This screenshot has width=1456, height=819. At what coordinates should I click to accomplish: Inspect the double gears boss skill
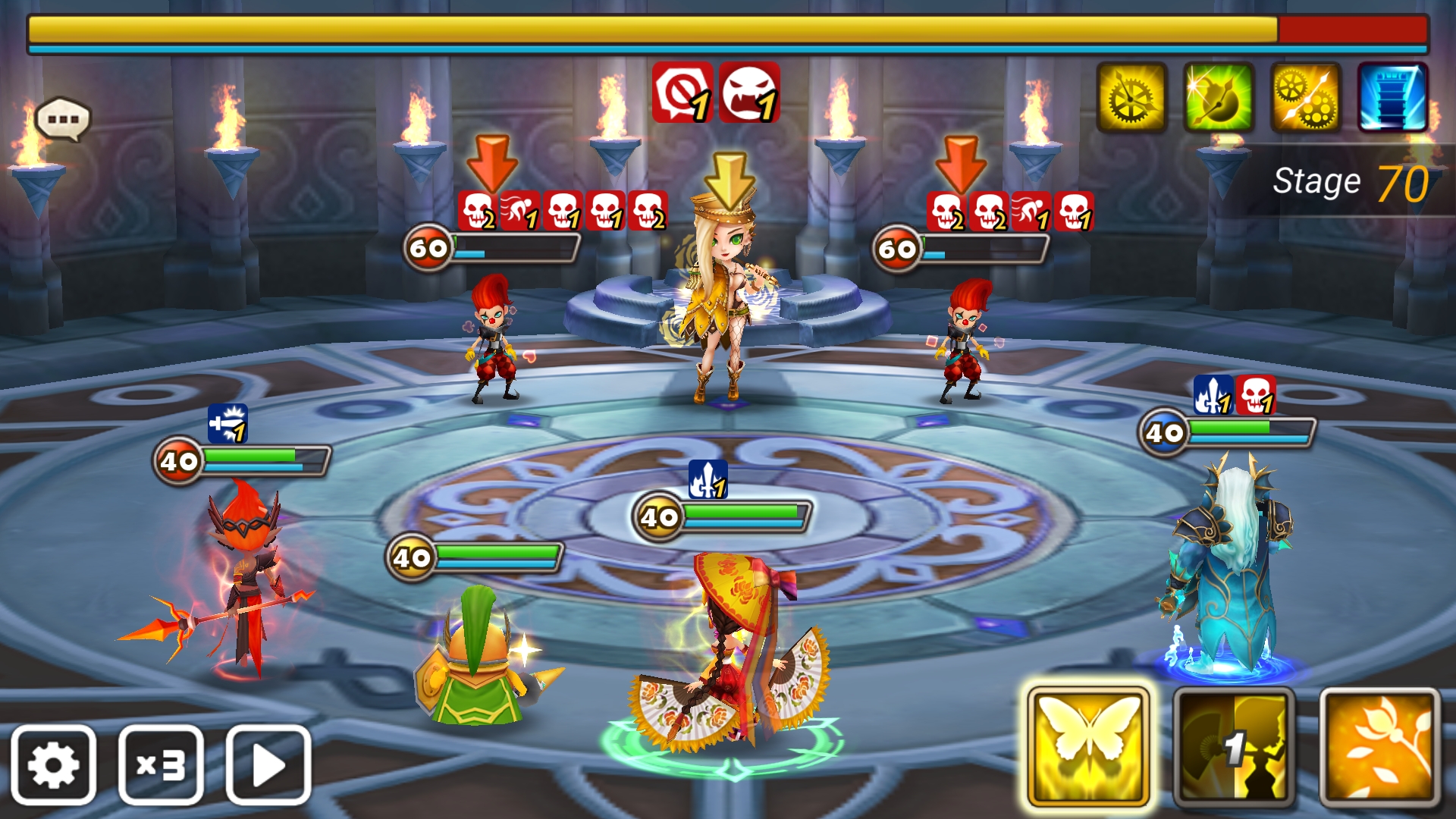[1306, 98]
